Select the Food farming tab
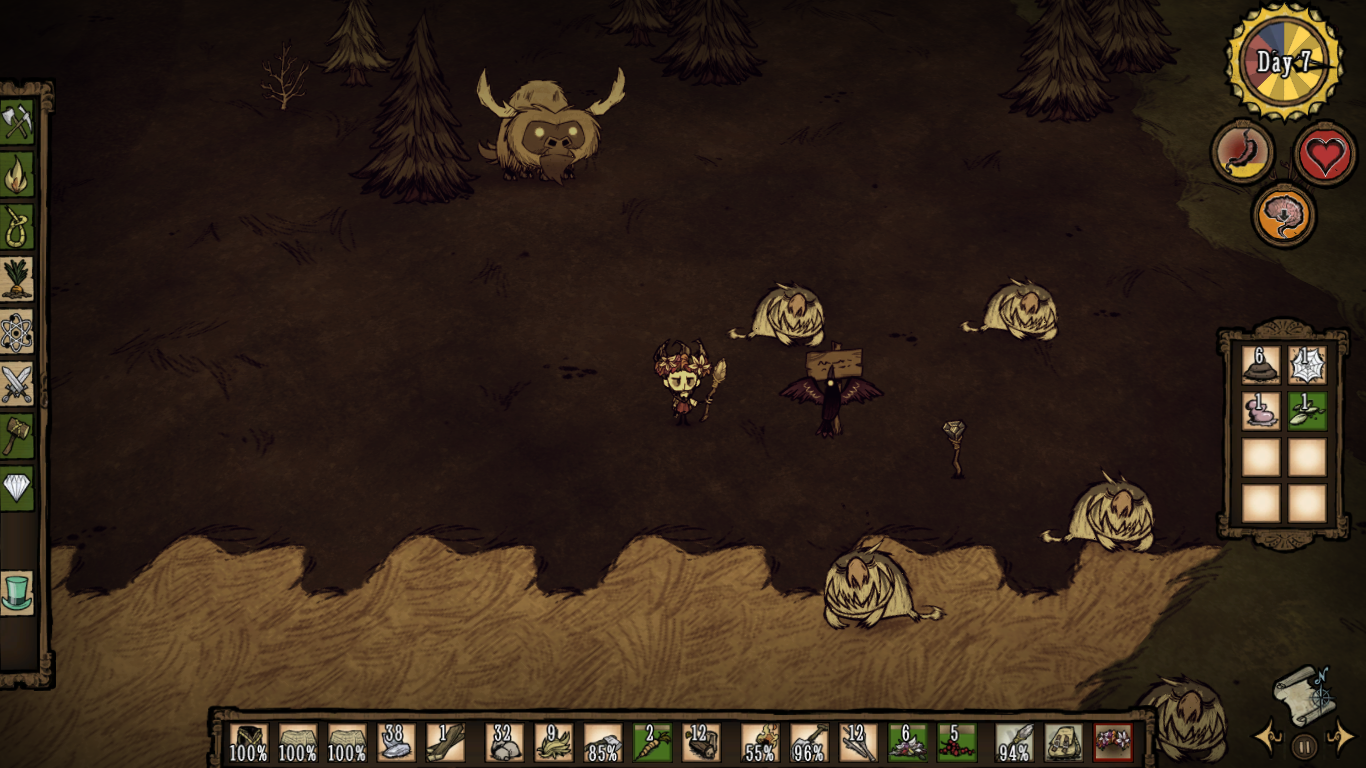Image resolution: width=1366 pixels, height=768 pixels. point(17,279)
